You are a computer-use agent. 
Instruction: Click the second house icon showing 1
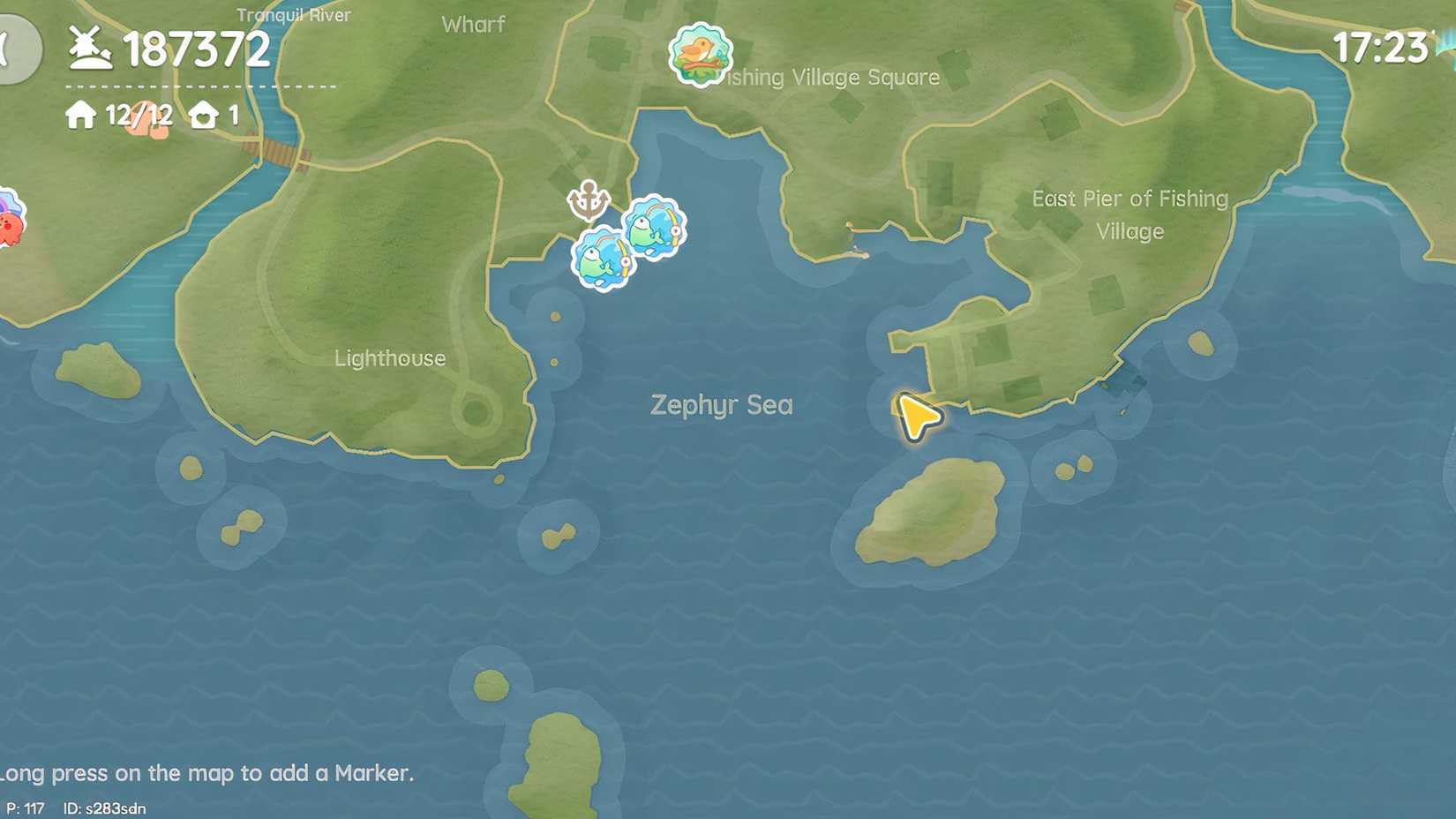(204, 114)
